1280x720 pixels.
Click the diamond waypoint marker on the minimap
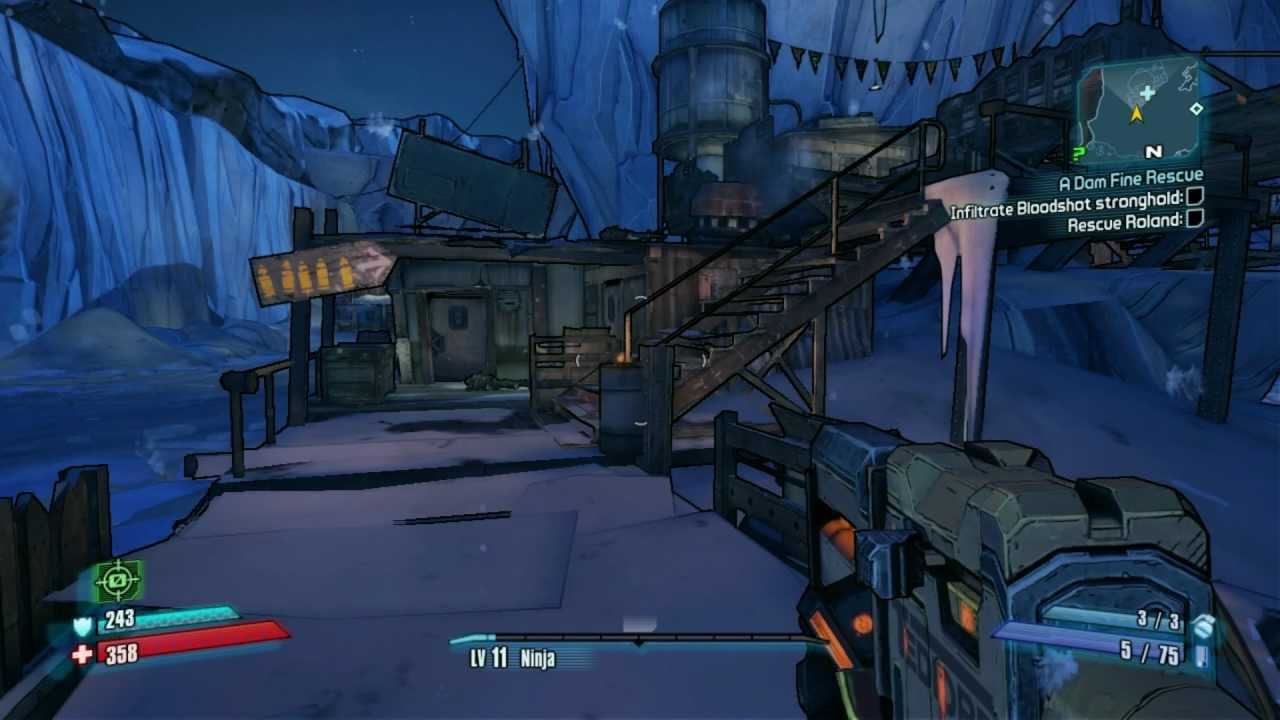[1195, 108]
